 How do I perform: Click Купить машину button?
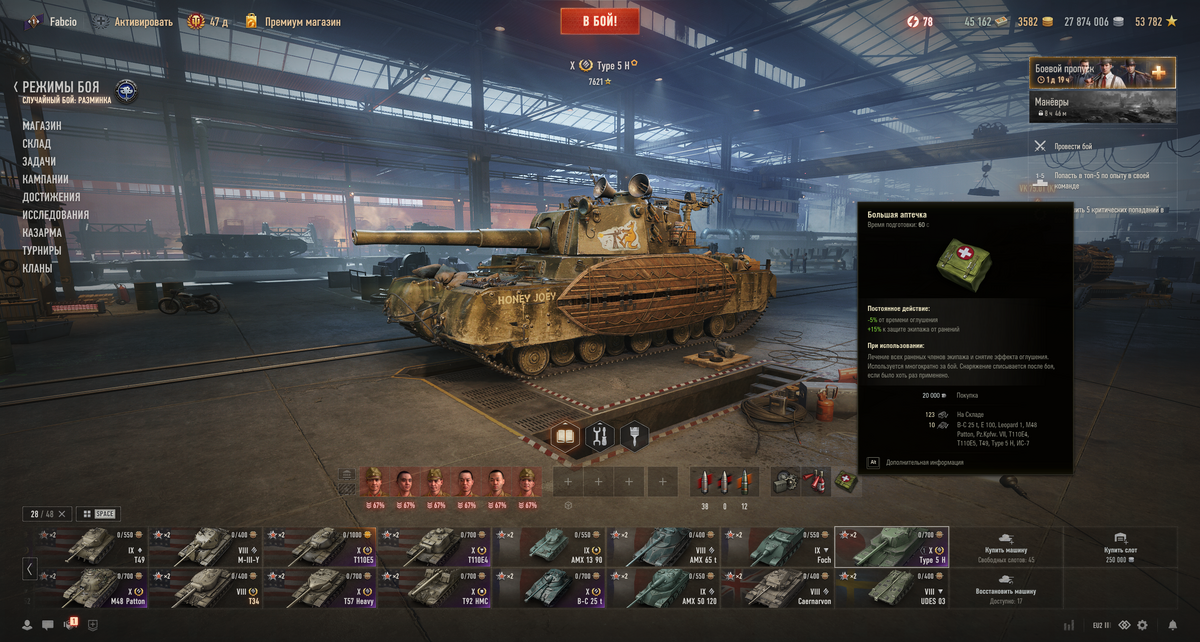coord(1004,546)
